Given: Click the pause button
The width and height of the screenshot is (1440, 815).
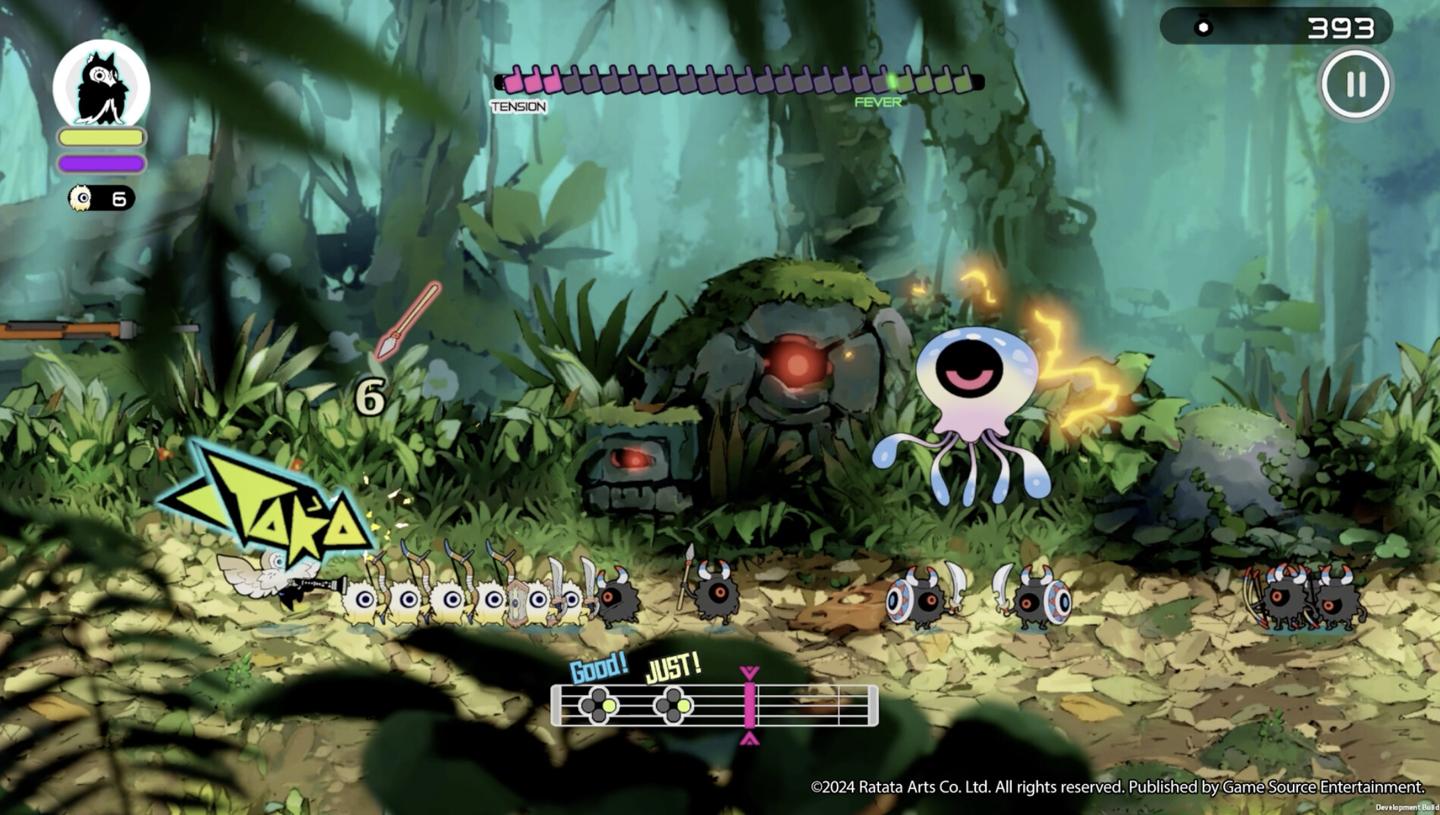Looking at the screenshot, I should [1355, 84].
